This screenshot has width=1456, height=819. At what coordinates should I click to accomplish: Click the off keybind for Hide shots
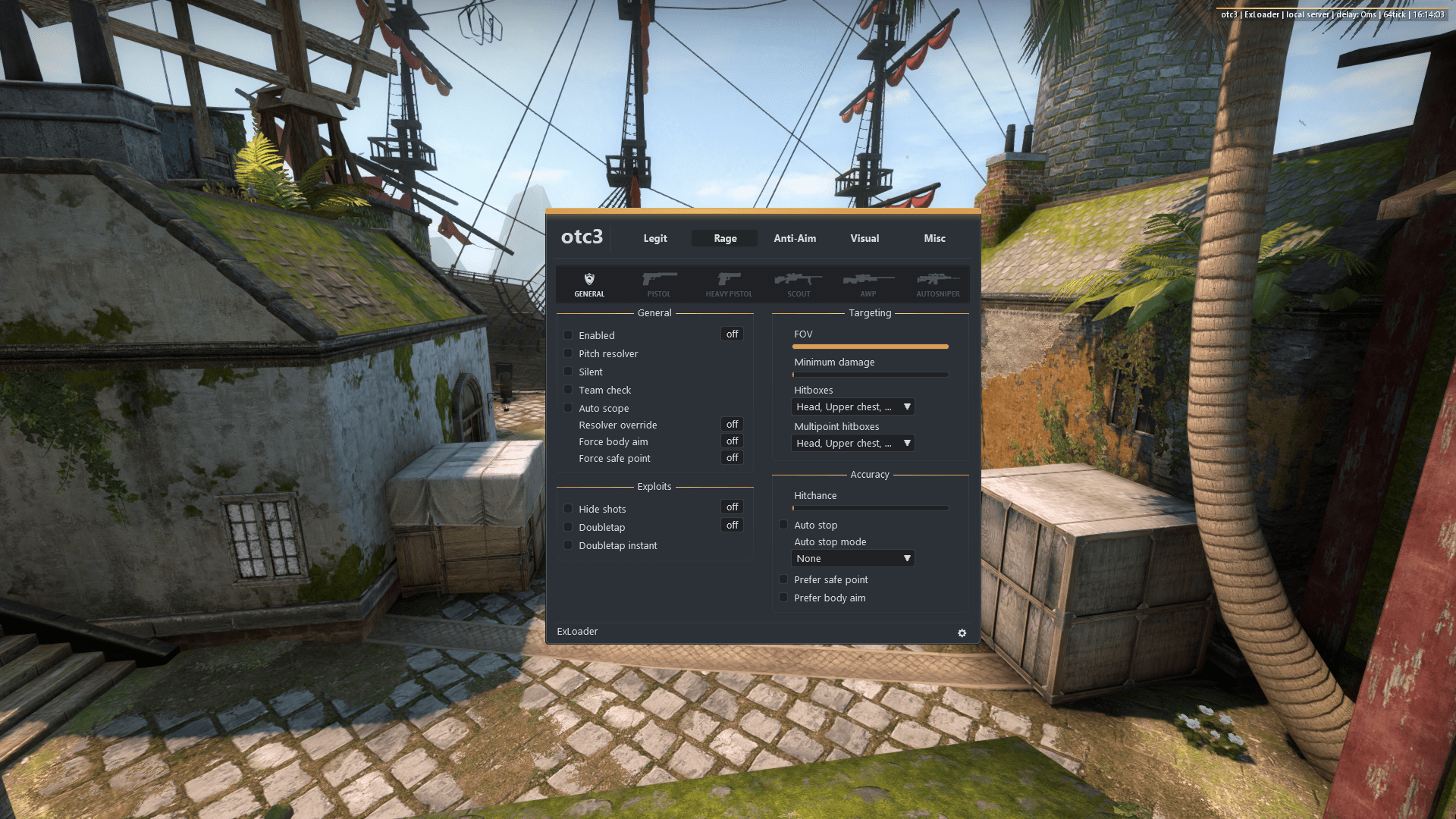(x=730, y=507)
